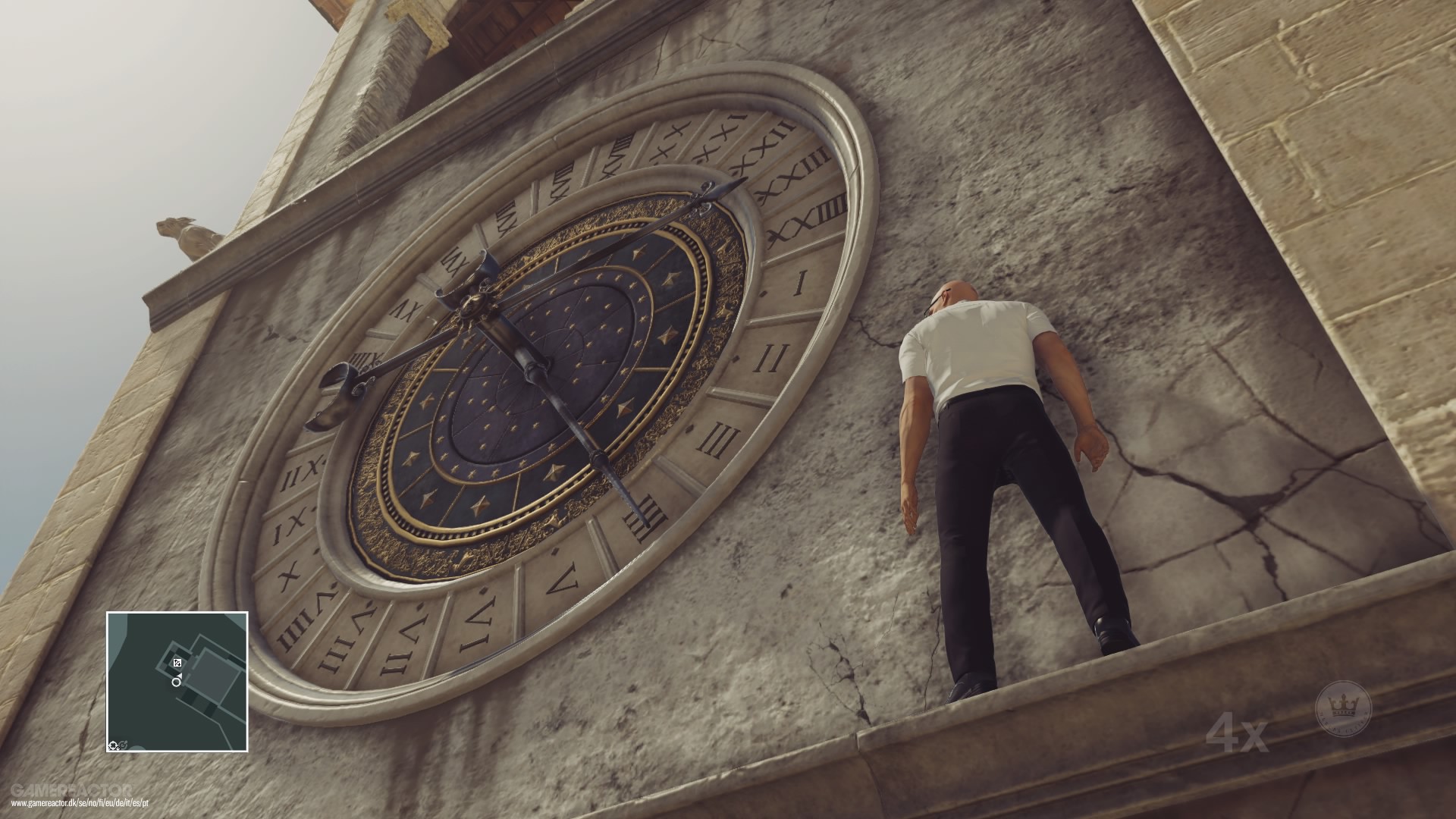The width and height of the screenshot is (1456, 819).
Task: Click the camera rotation icon beside the compass
Action: point(122,744)
